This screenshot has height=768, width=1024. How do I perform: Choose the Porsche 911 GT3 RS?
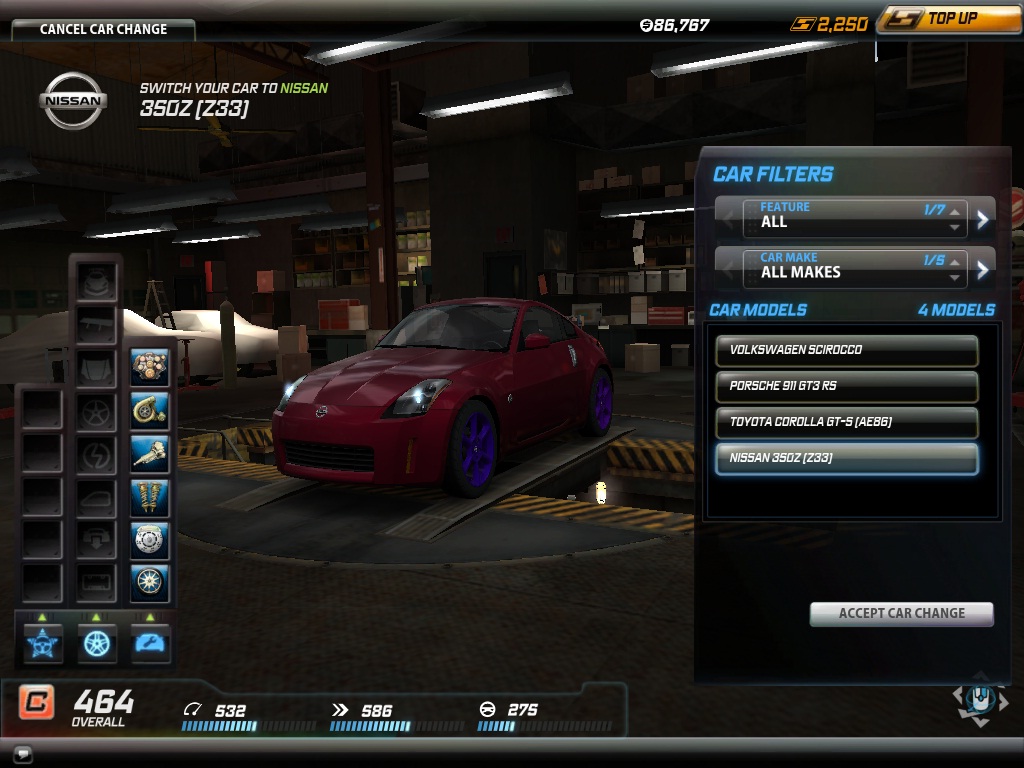[x=846, y=386]
